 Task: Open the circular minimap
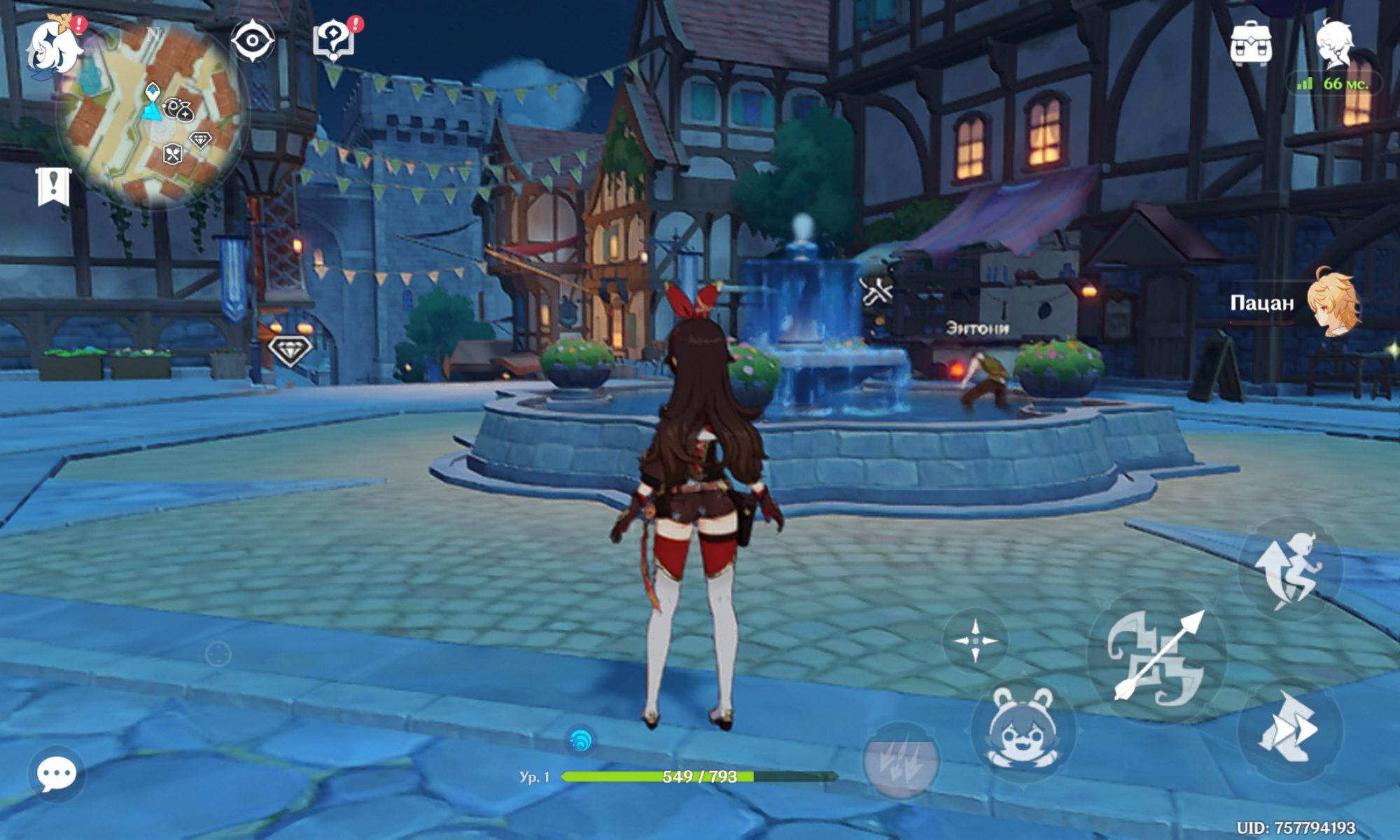click(153, 113)
